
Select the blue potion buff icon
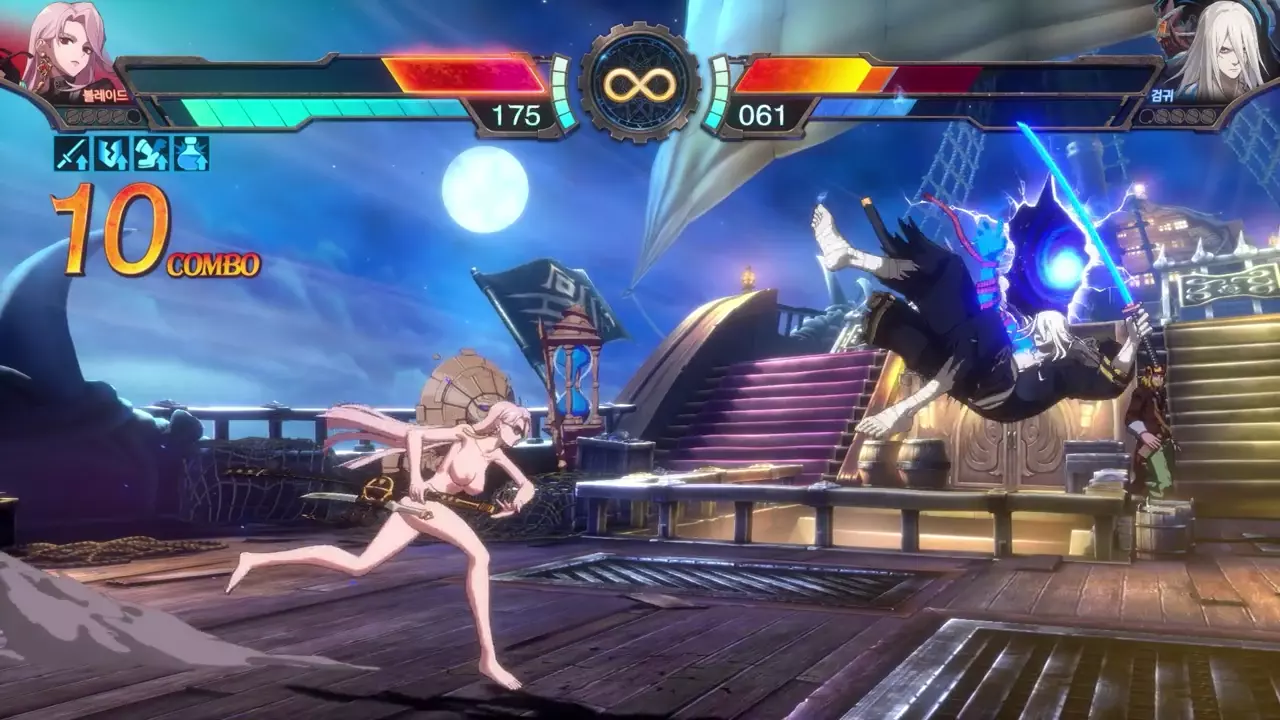[x=191, y=153]
